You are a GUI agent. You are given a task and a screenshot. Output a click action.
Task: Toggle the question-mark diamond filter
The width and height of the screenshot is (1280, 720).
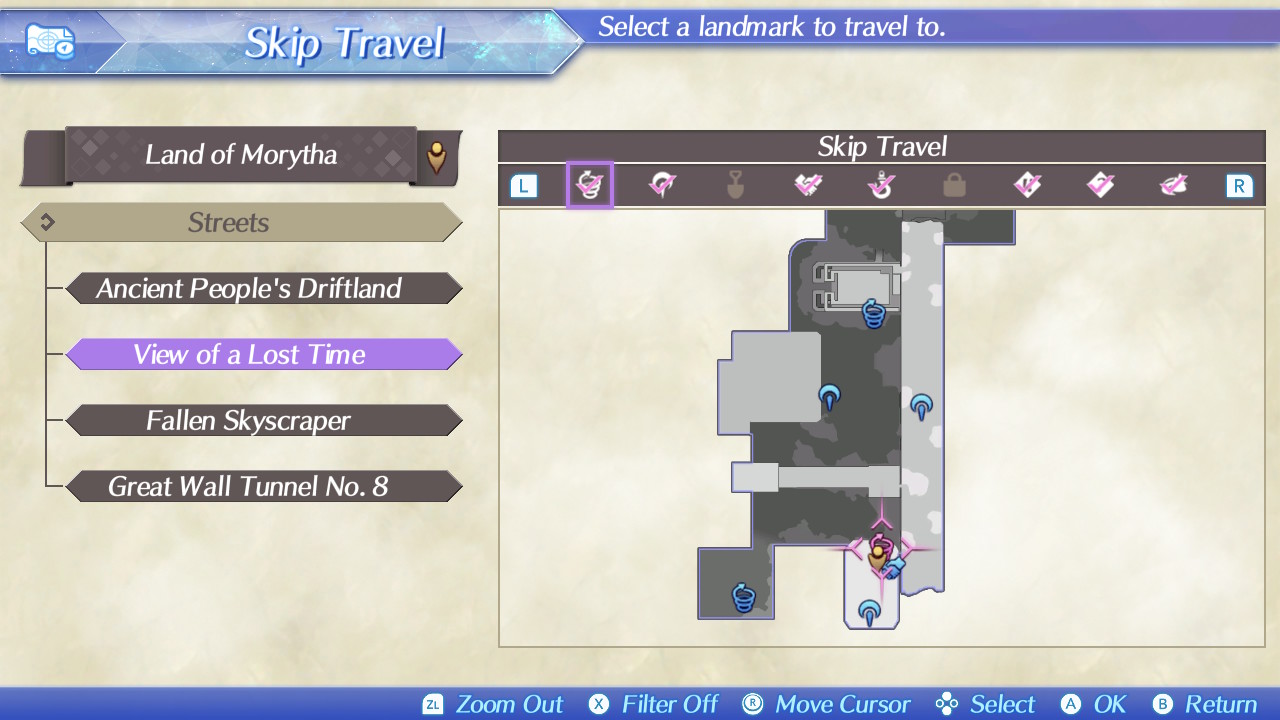click(x=1100, y=185)
